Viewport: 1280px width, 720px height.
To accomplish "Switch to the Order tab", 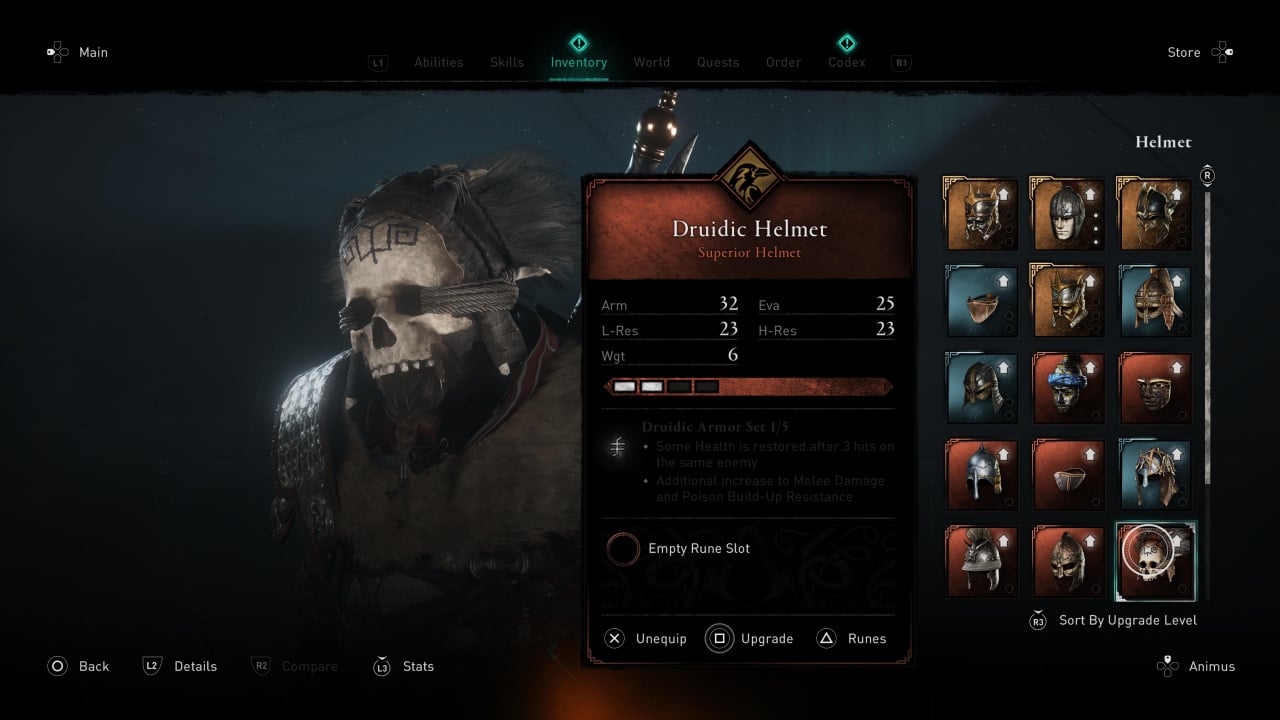I will pos(783,62).
